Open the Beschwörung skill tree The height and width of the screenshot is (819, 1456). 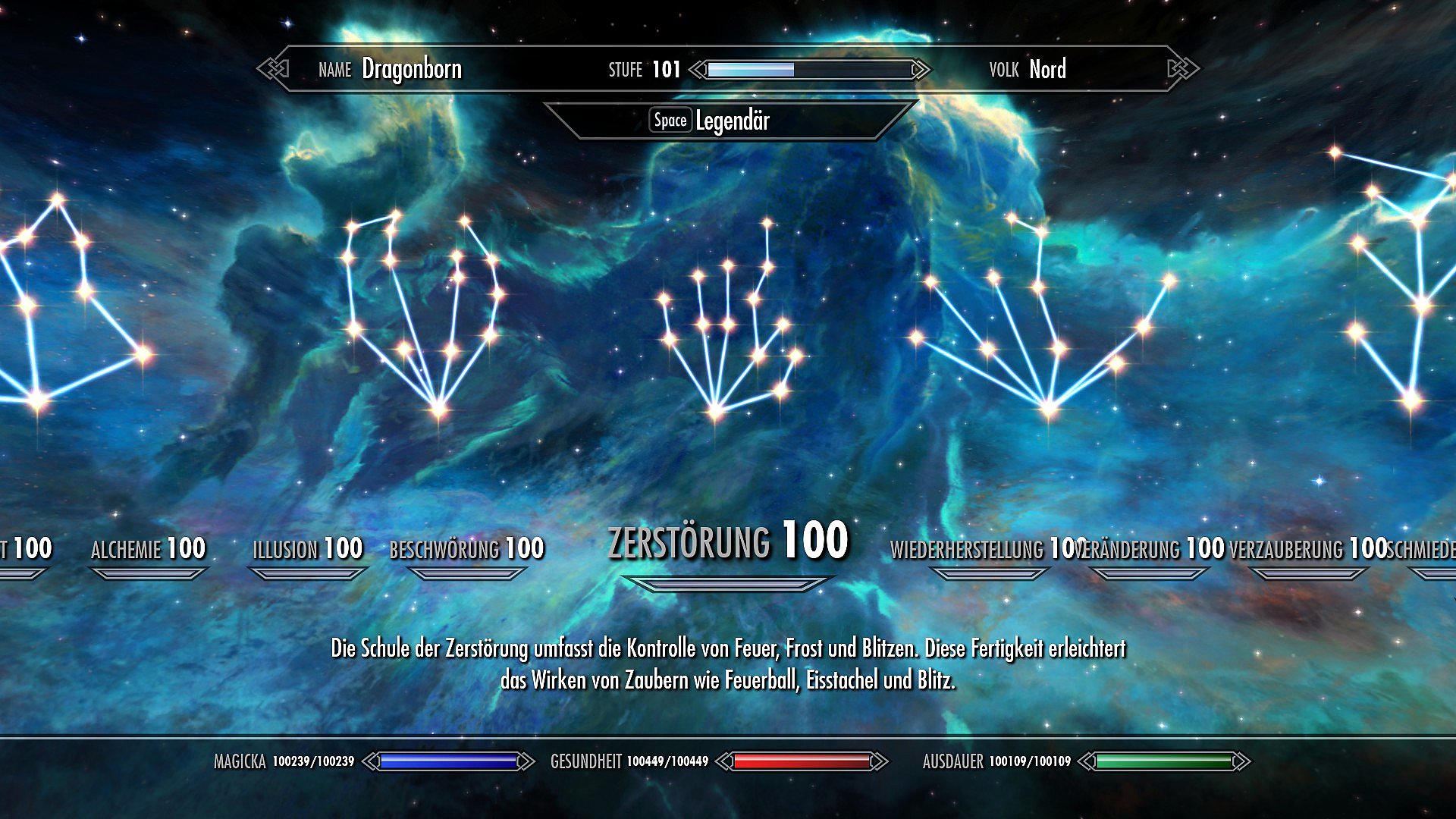coord(466,548)
